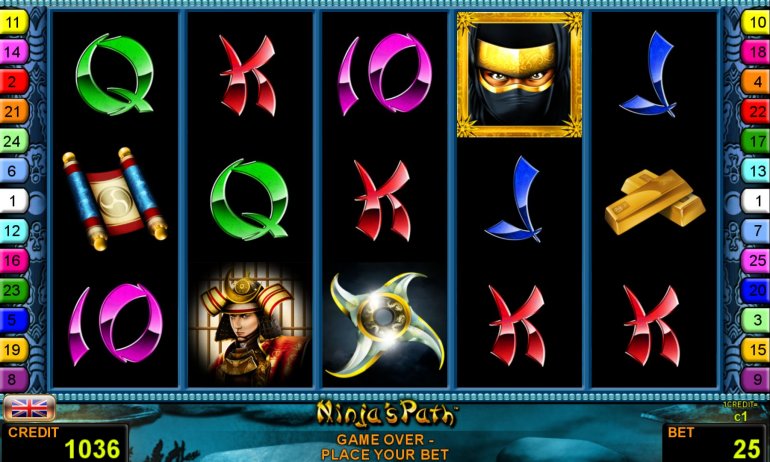Click the orange payline 22 indicator
The width and height of the screenshot is (770, 462).
point(755,111)
